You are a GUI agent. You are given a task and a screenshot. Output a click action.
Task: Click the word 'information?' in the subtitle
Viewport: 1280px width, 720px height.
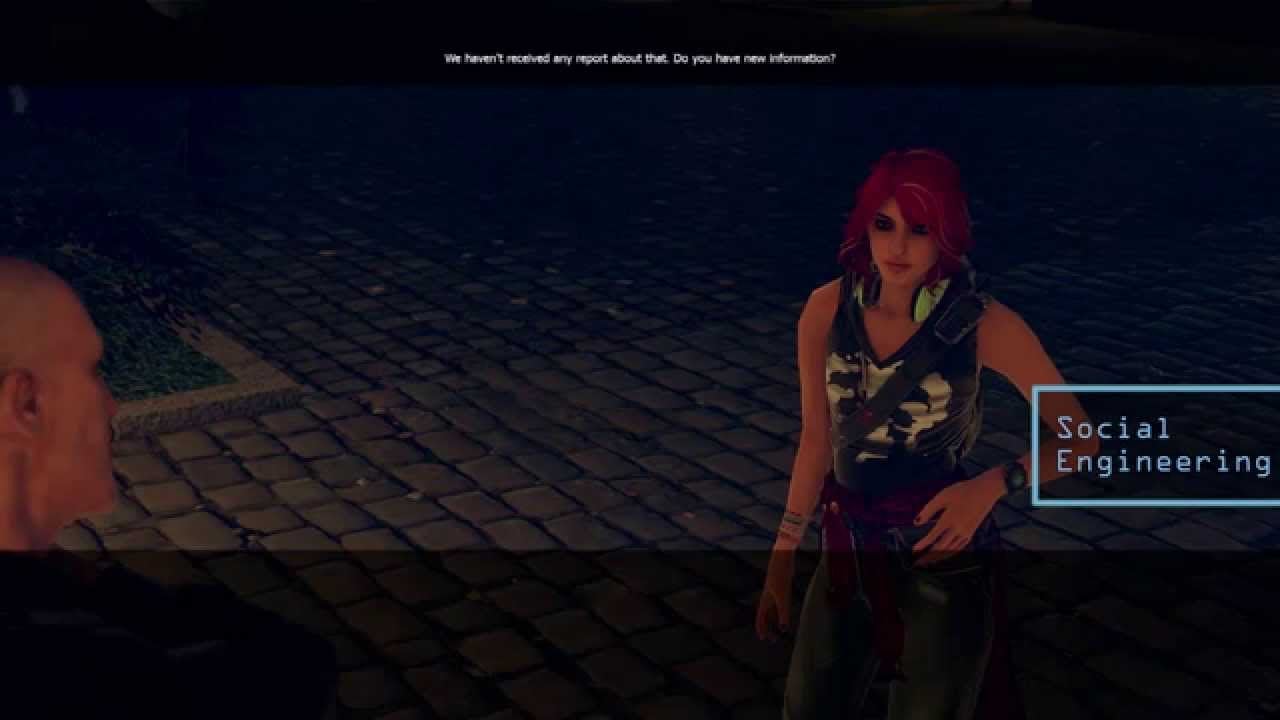pyautogui.click(x=805, y=58)
